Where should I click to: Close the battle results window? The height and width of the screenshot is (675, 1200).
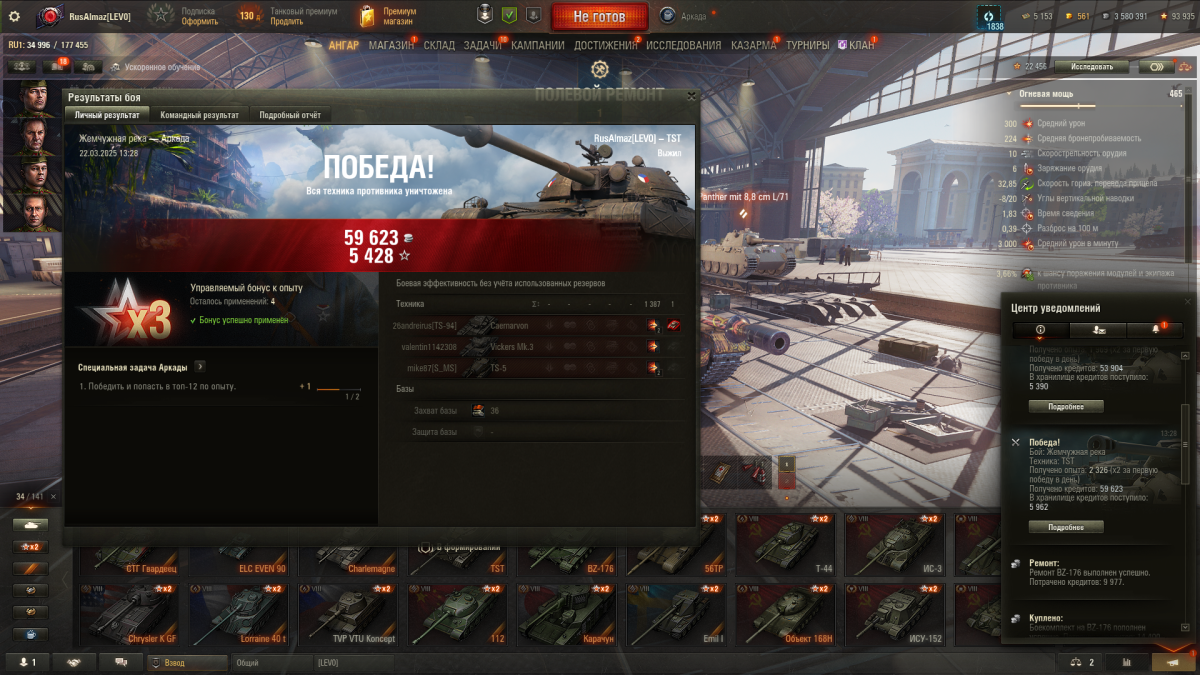pos(691,96)
